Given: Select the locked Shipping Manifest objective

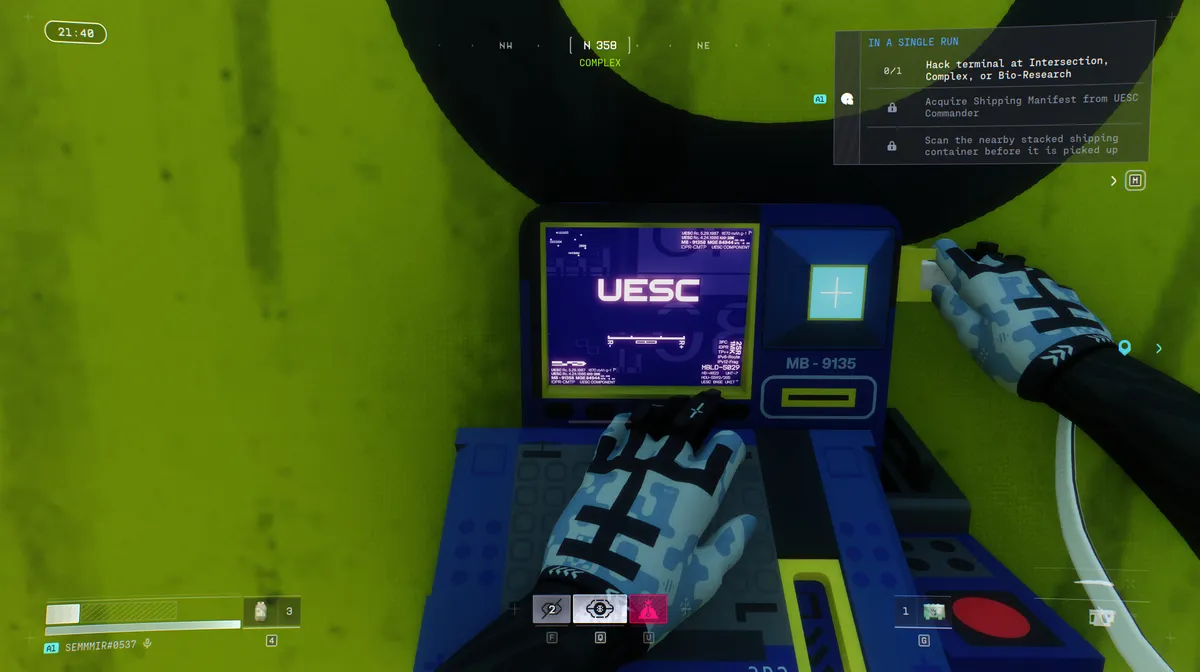Looking at the screenshot, I should (x=1000, y=106).
